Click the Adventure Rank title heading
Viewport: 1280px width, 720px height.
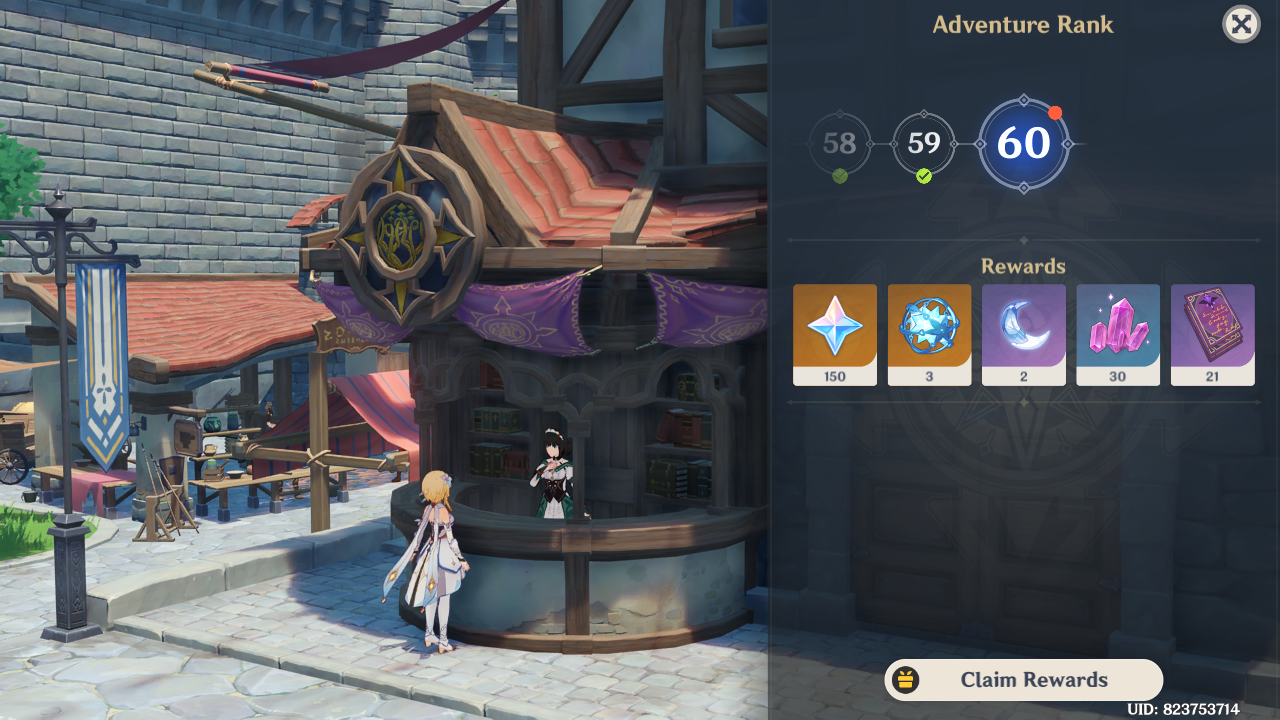coord(1022,24)
